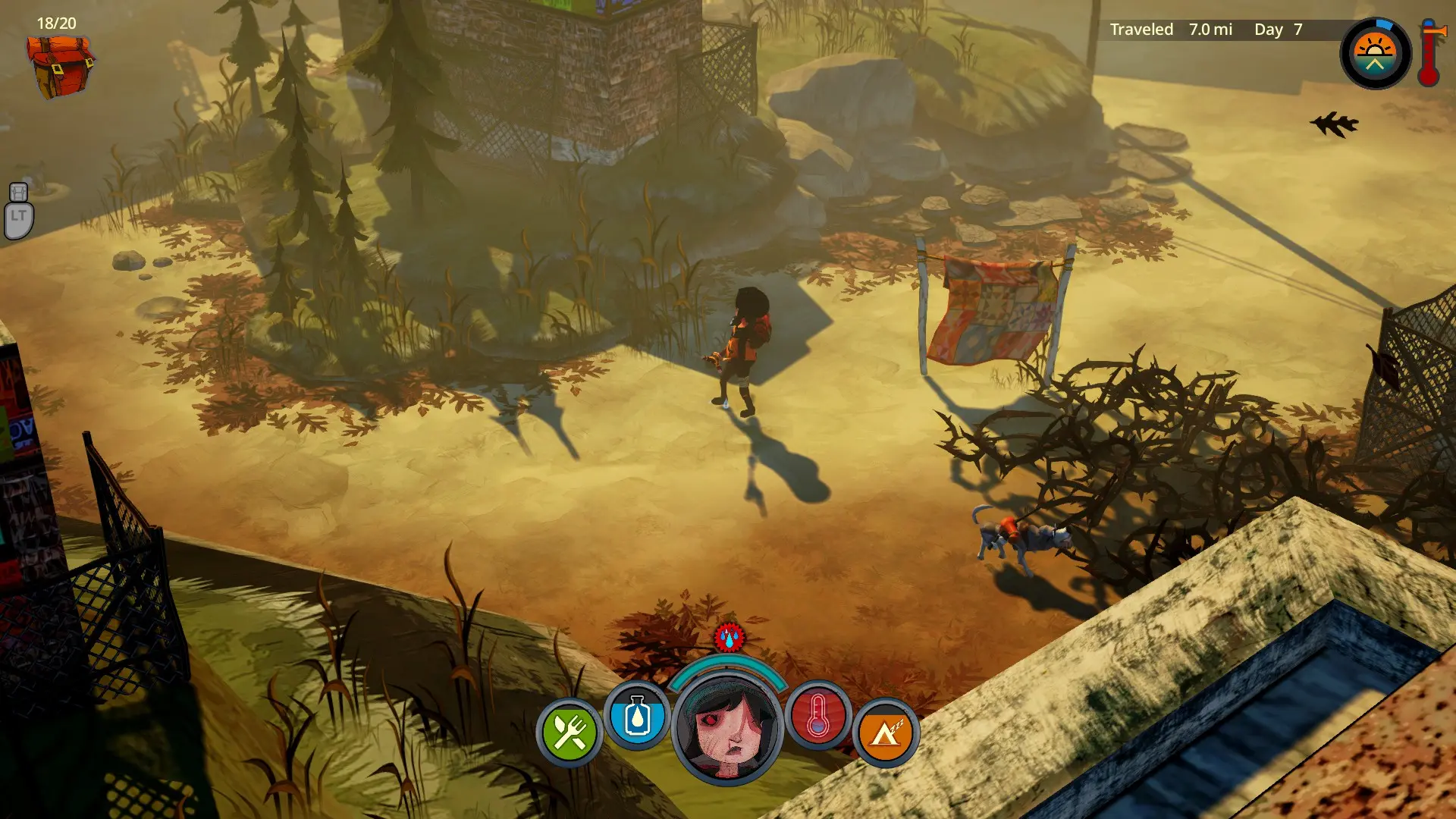Image resolution: width=1456 pixels, height=819 pixels.
Task: Inspect the red water-drop status alert
Action: pos(730,638)
